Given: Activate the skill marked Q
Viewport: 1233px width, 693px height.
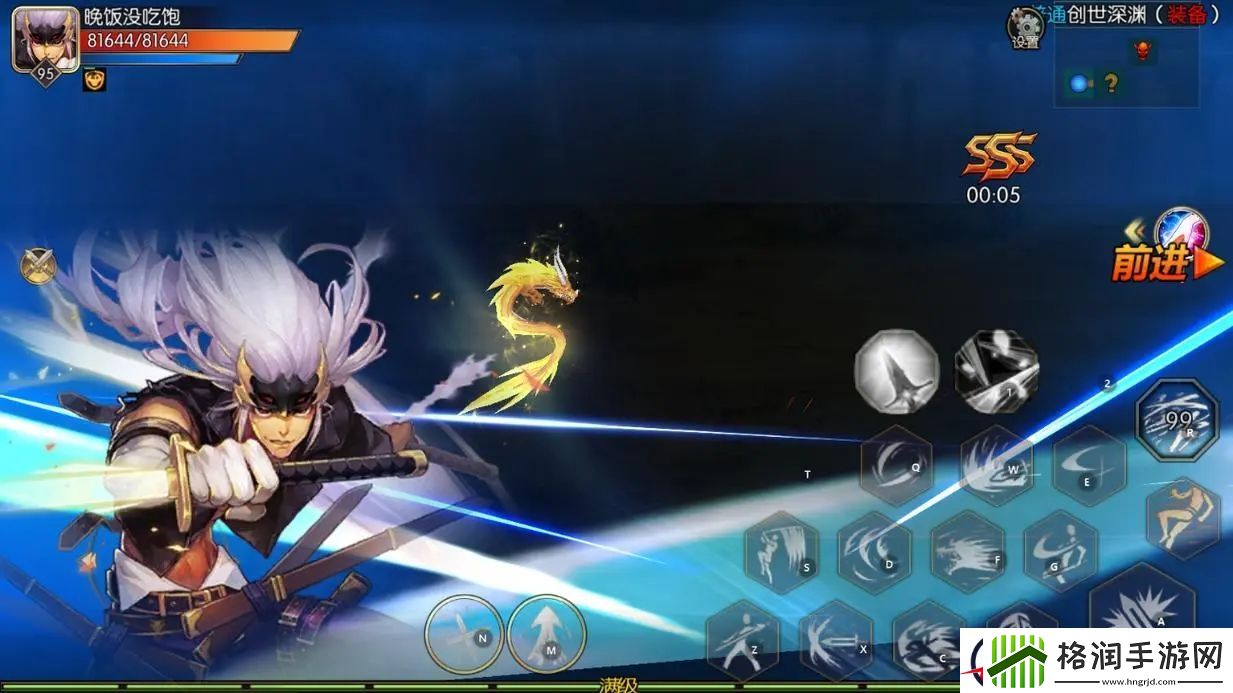Looking at the screenshot, I should click(x=897, y=465).
